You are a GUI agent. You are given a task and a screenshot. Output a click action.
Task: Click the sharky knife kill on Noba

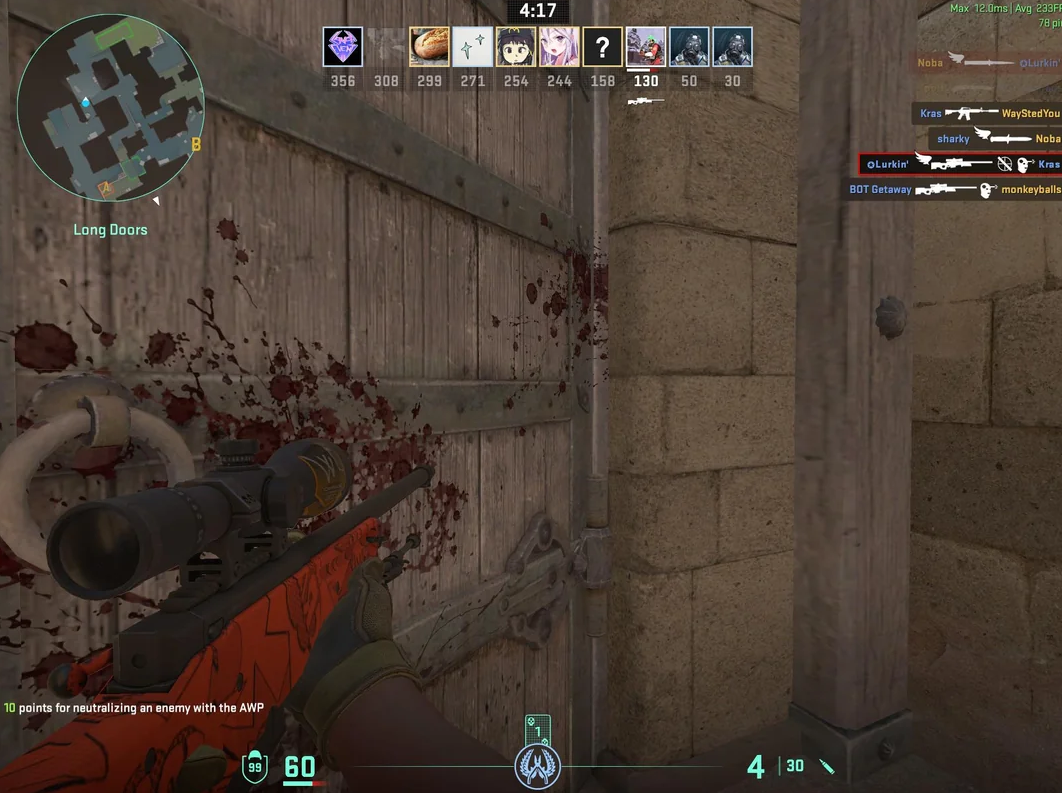(x=994, y=139)
